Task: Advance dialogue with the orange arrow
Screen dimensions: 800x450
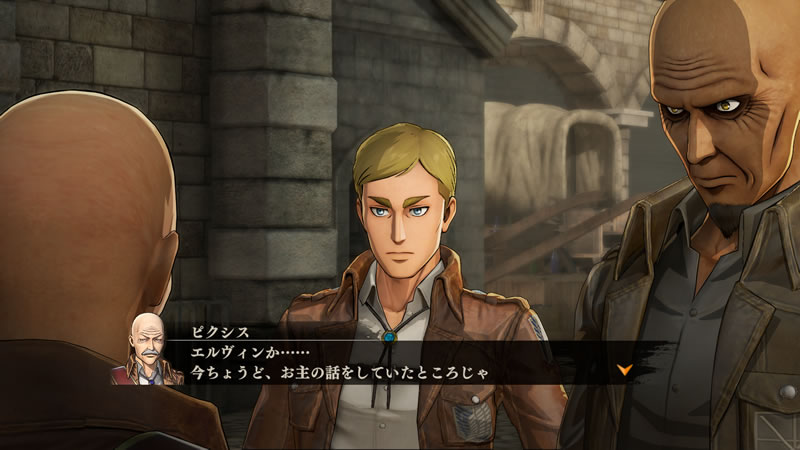Action: click(625, 369)
